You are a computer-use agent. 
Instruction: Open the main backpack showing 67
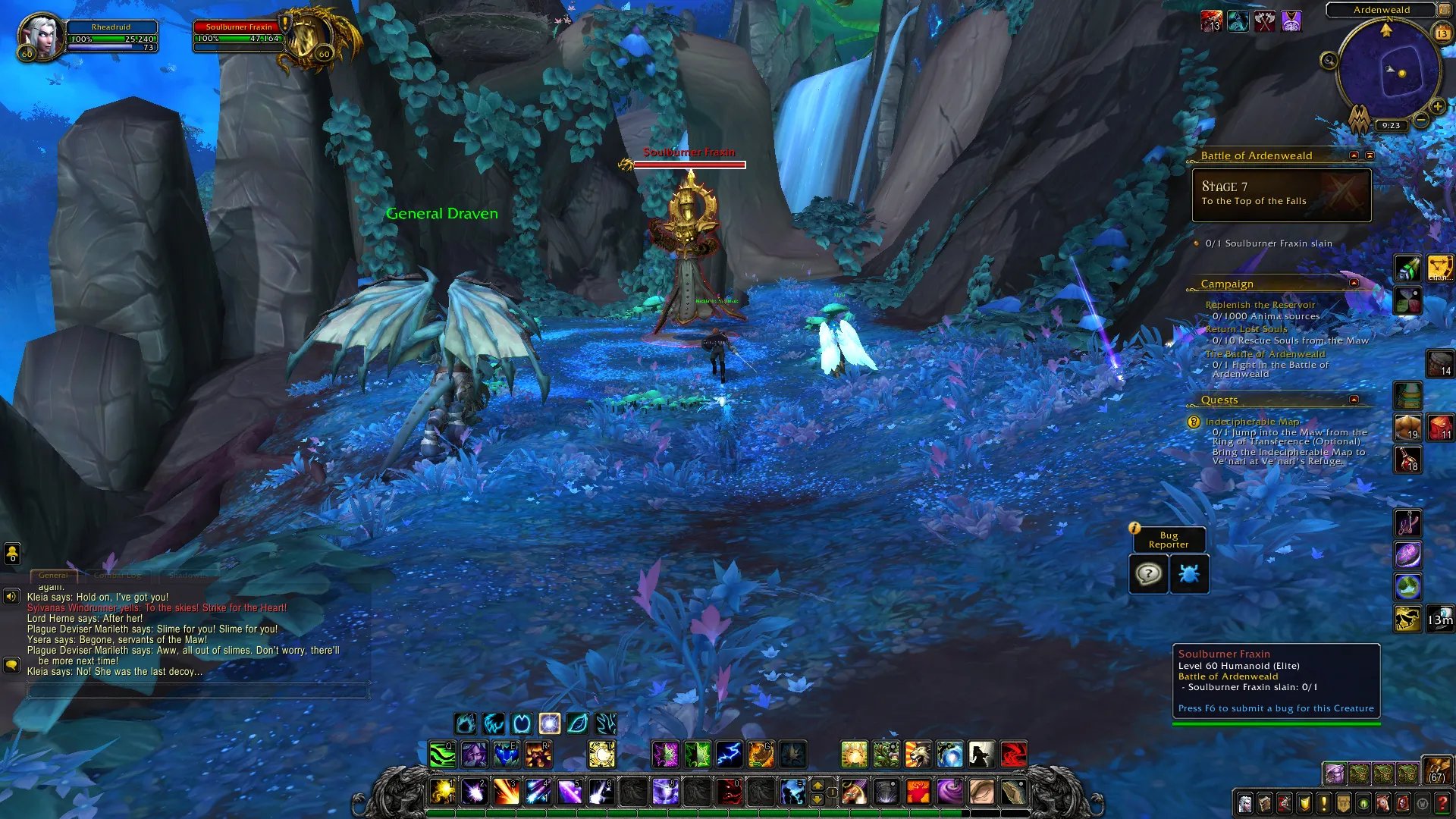pyautogui.click(x=1436, y=772)
